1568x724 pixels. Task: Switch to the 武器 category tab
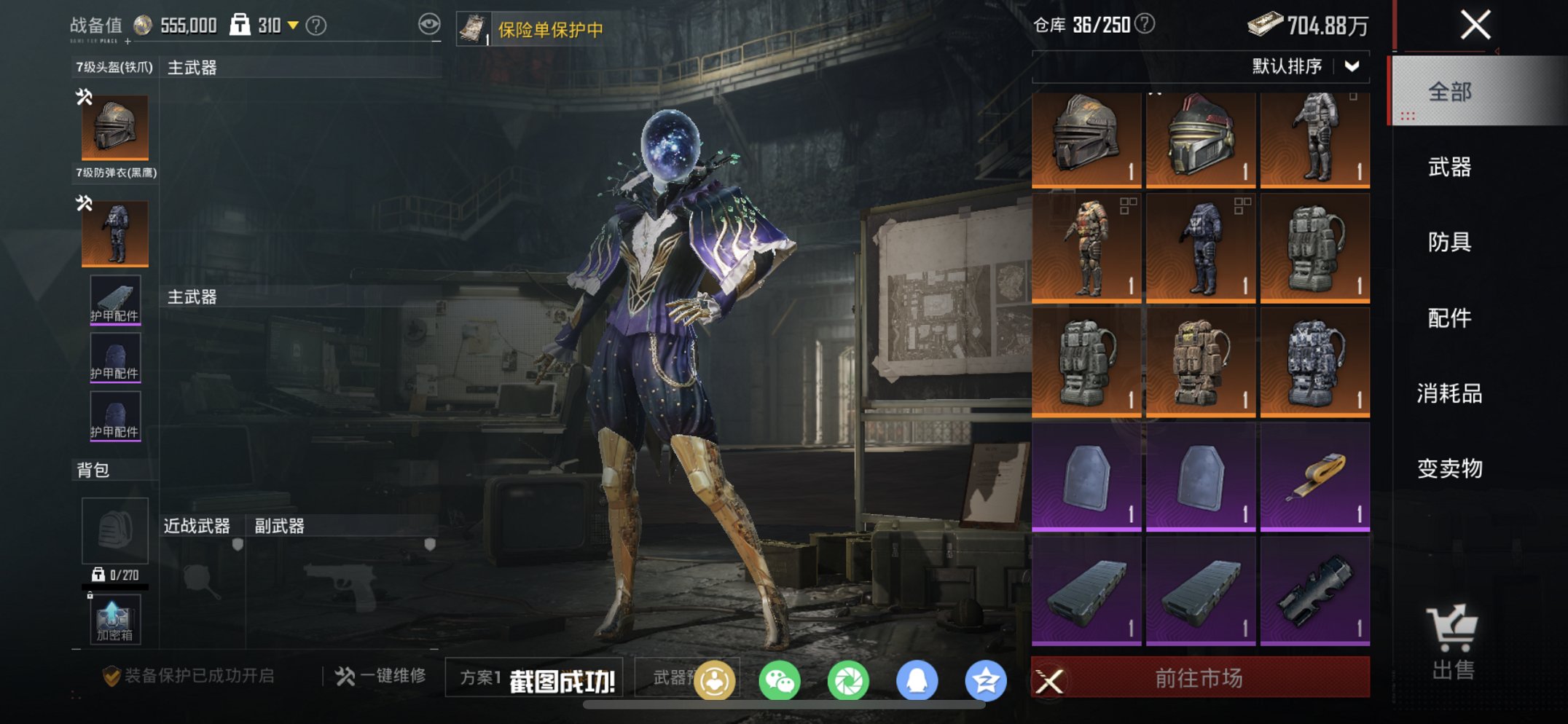coord(1449,168)
